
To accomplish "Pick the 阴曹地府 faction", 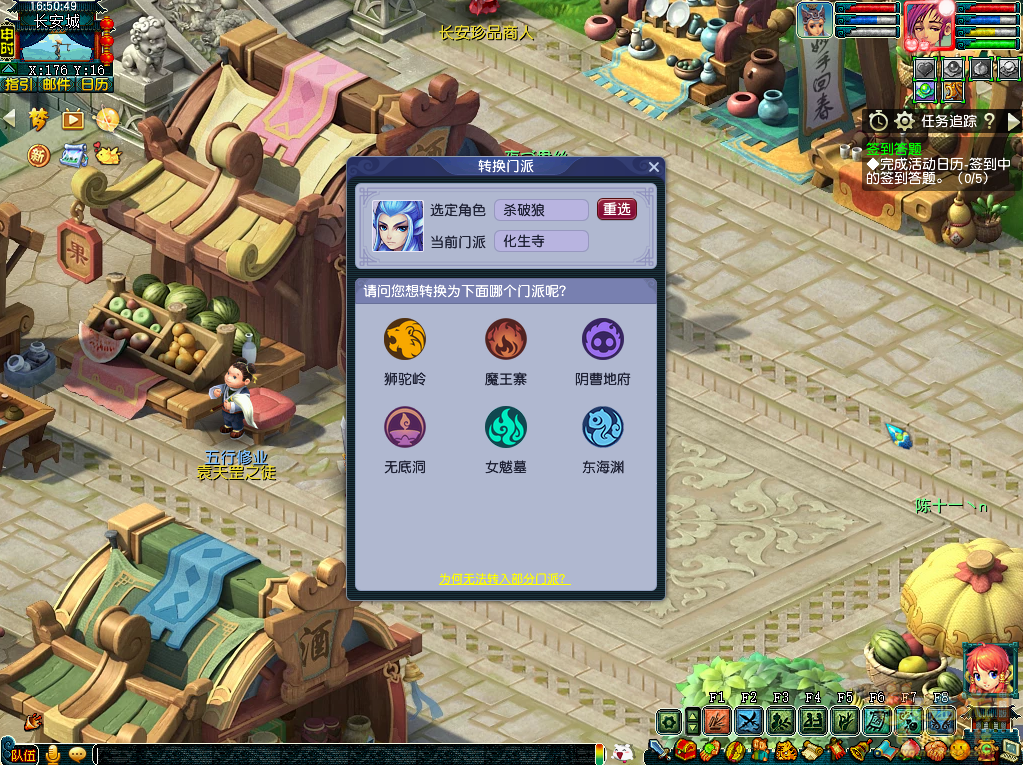I will click(x=603, y=340).
